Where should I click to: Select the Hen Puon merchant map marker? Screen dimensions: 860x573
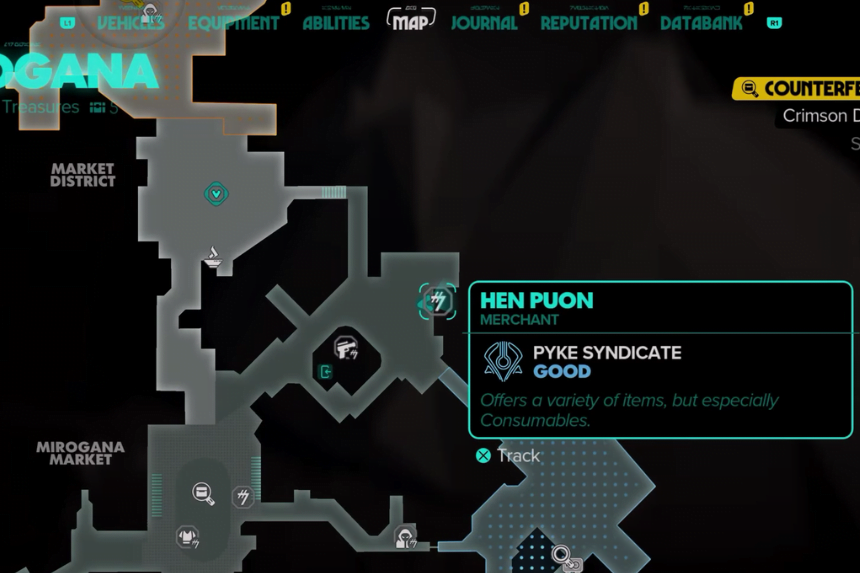[x=438, y=301]
